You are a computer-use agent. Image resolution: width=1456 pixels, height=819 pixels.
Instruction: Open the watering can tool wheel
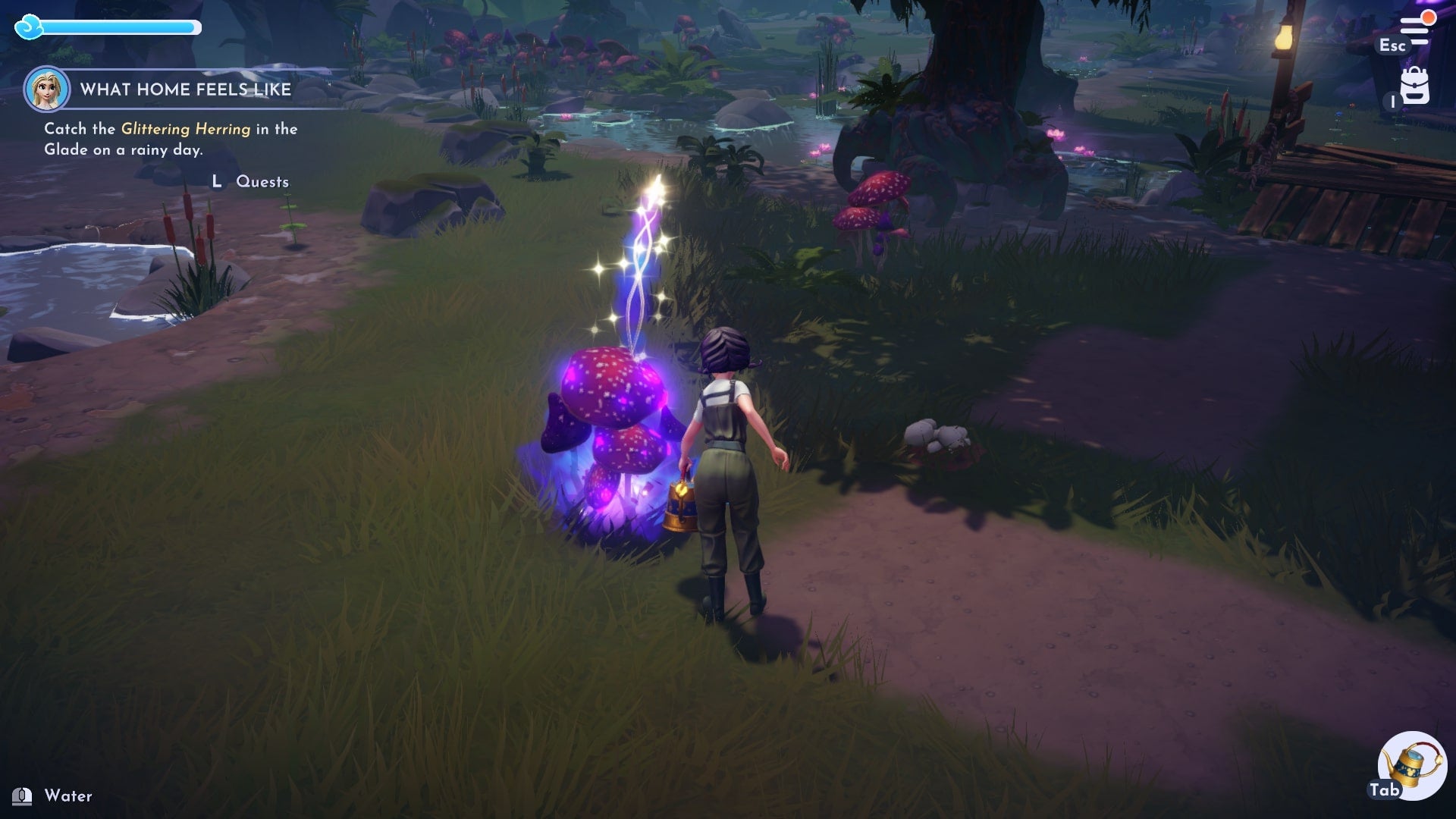coord(1411,765)
